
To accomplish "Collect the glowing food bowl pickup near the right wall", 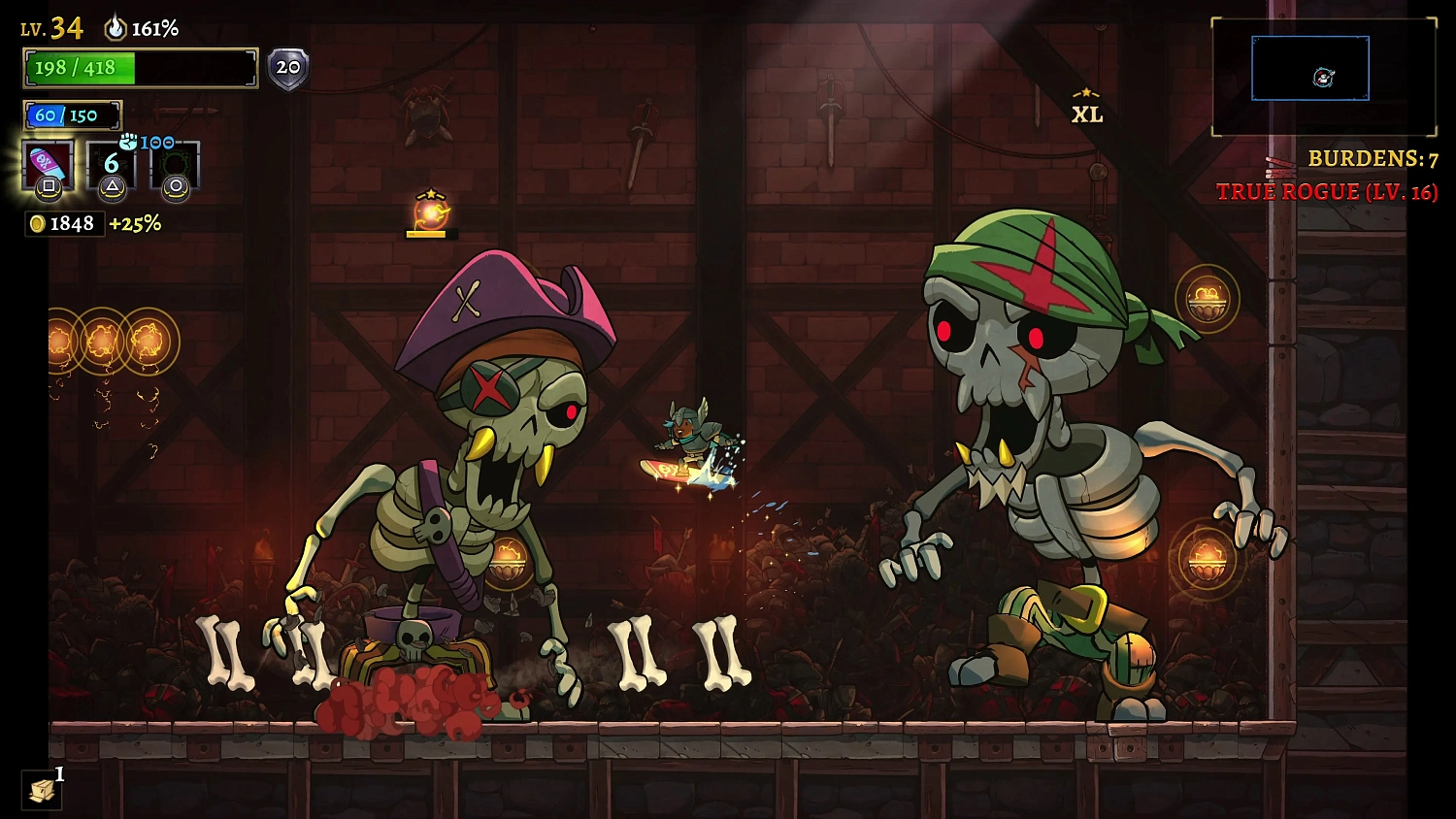I will click(x=1208, y=301).
